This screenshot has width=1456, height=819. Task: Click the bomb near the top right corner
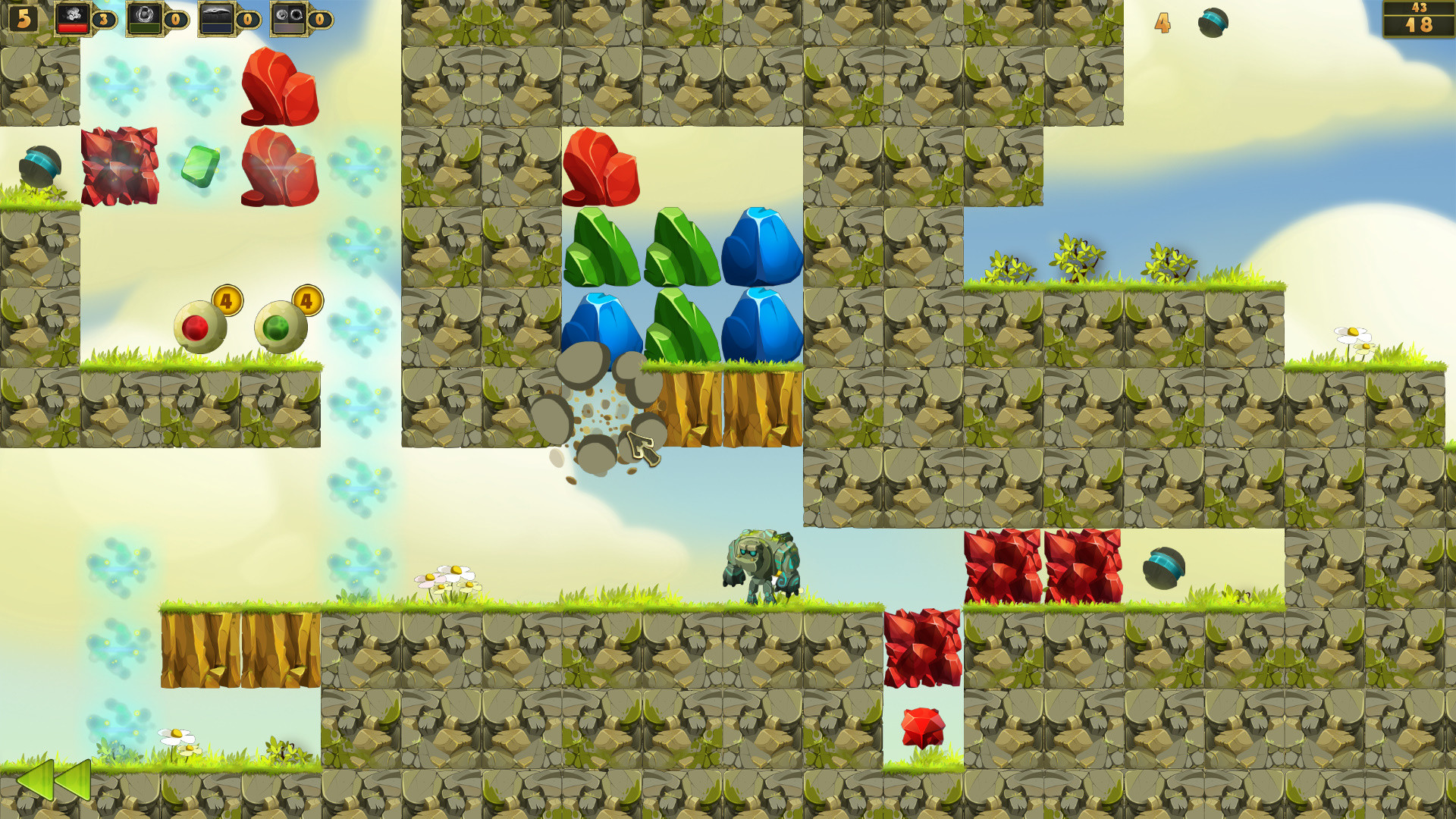click(1213, 23)
